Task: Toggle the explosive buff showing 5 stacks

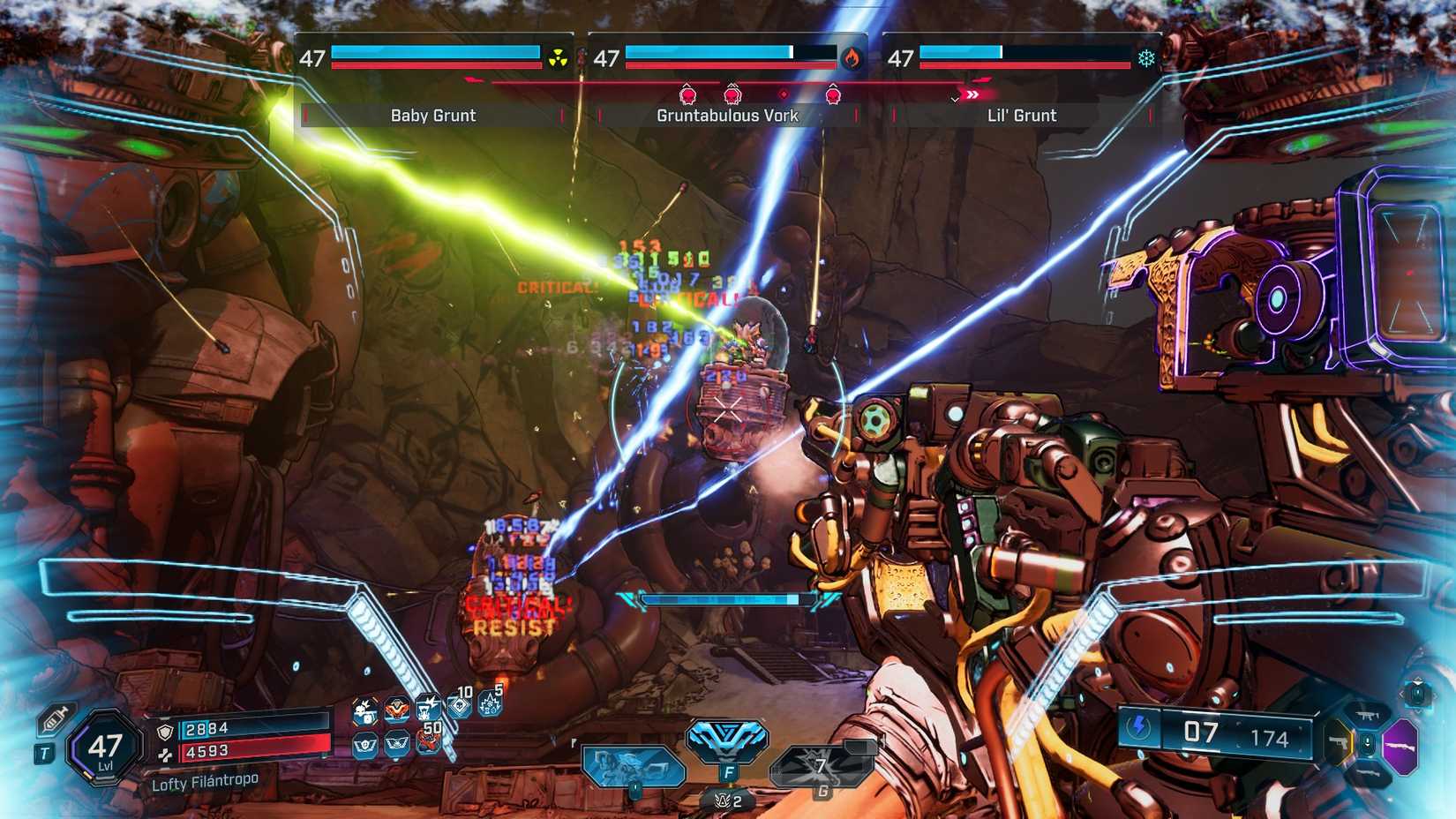Action: click(490, 704)
